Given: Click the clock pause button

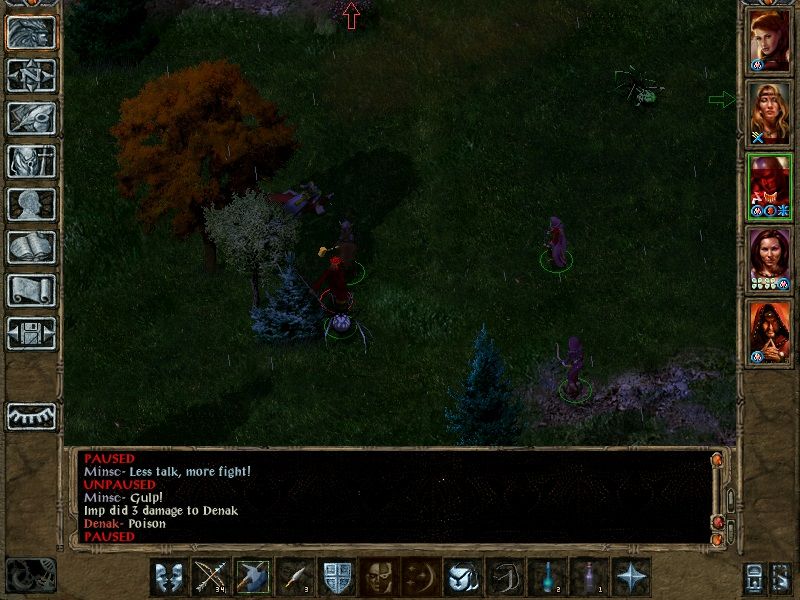Looking at the screenshot, I should click(31, 575).
